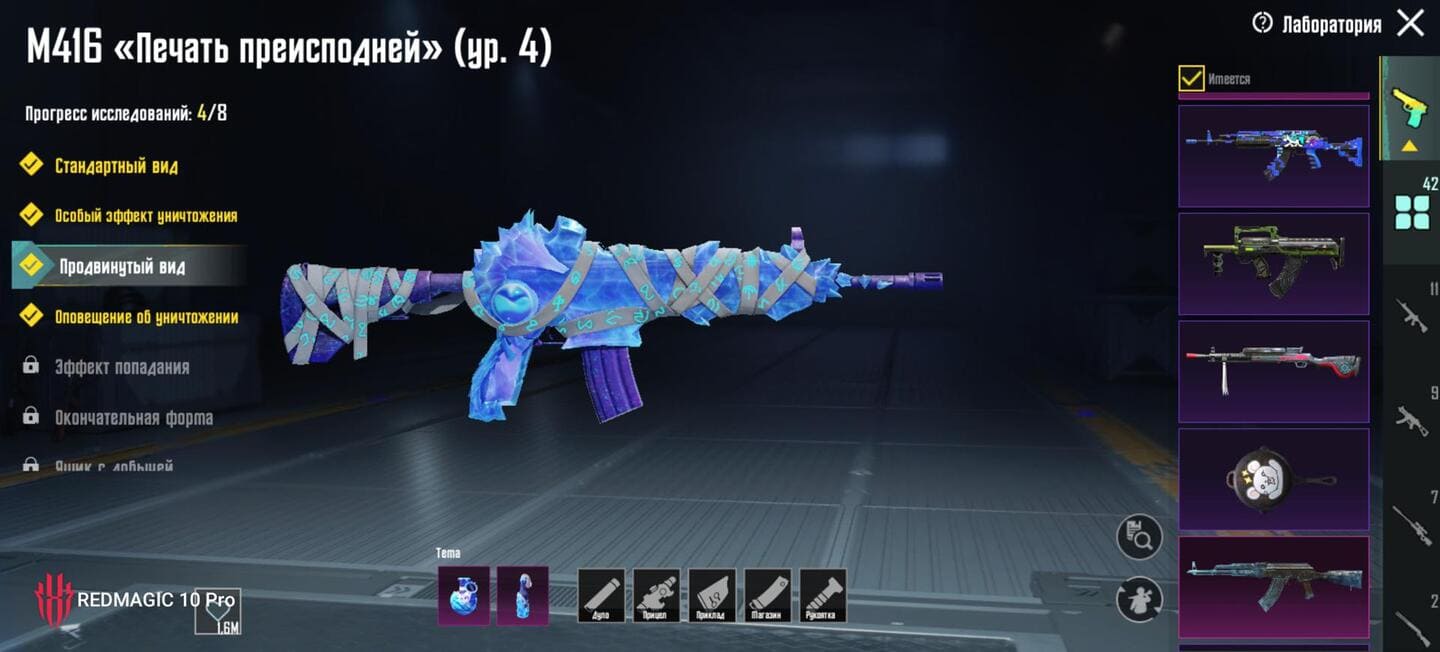Click the magnifier preview button
The image size is (1440, 652).
point(1139,537)
